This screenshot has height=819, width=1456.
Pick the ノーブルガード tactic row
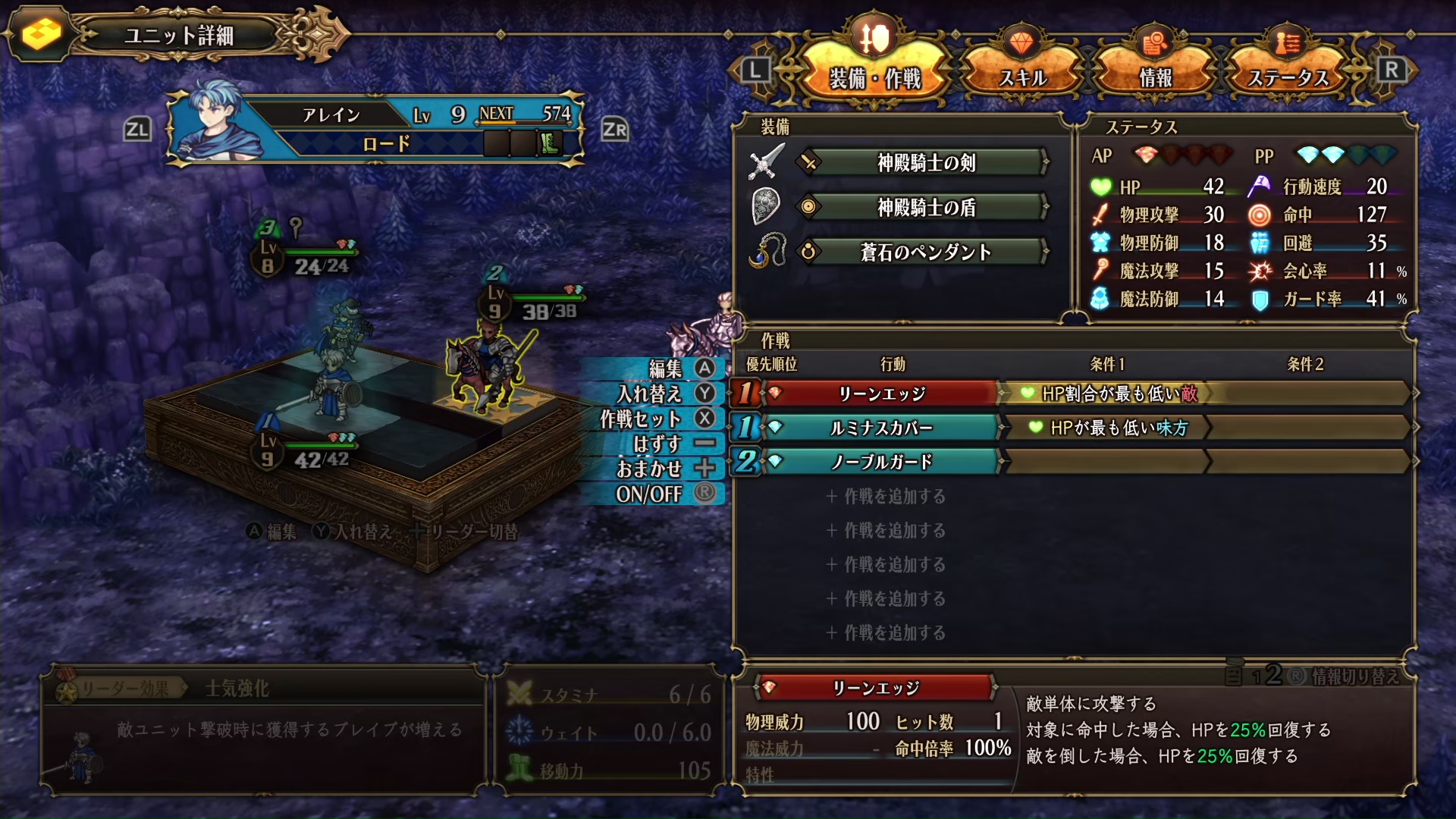click(881, 461)
